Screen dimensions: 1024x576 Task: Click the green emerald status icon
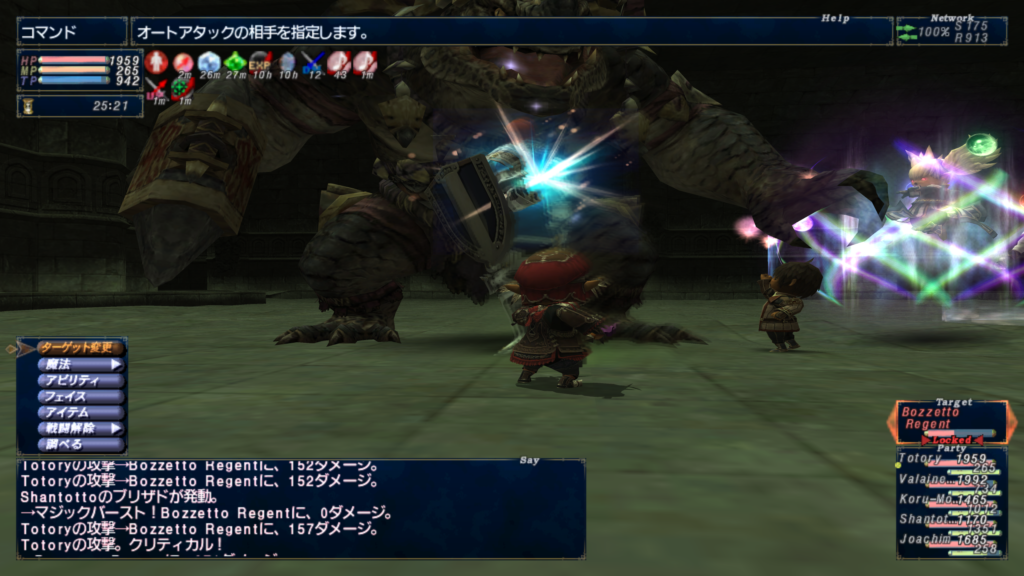235,63
